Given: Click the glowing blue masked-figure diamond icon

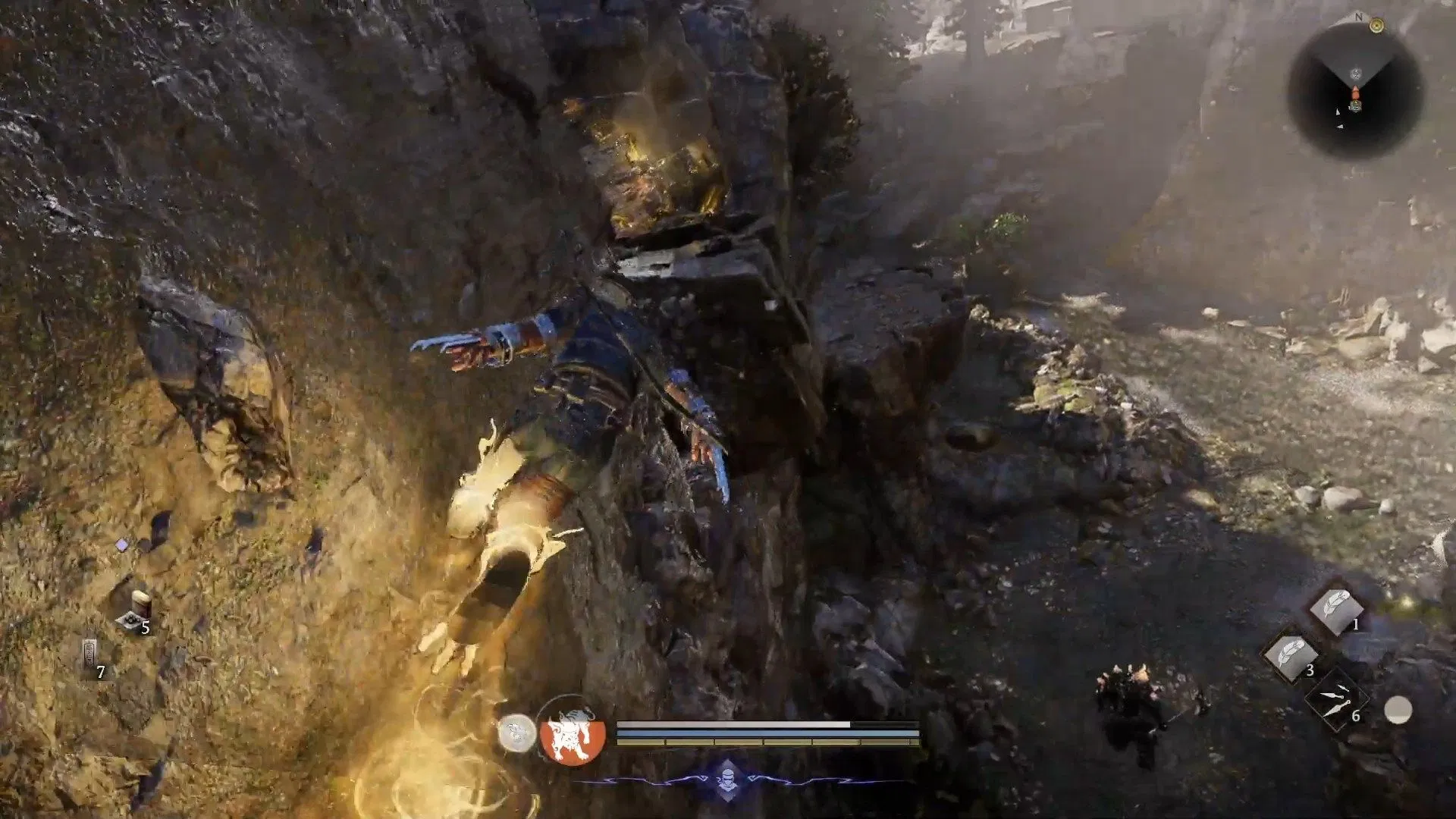Looking at the screenshot, I should click(x=726, y=779).
